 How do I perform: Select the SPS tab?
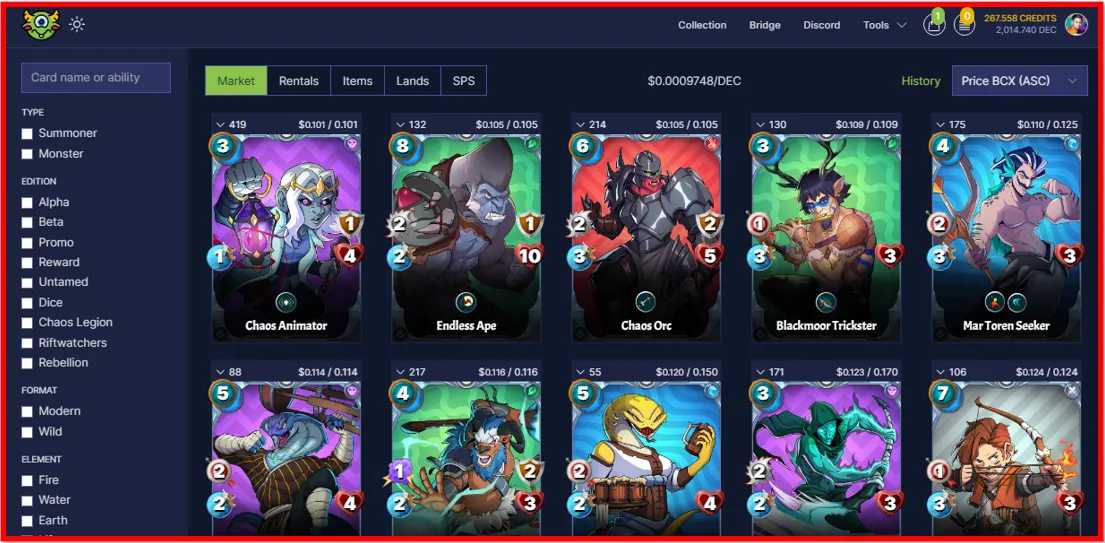pos(464,81)
